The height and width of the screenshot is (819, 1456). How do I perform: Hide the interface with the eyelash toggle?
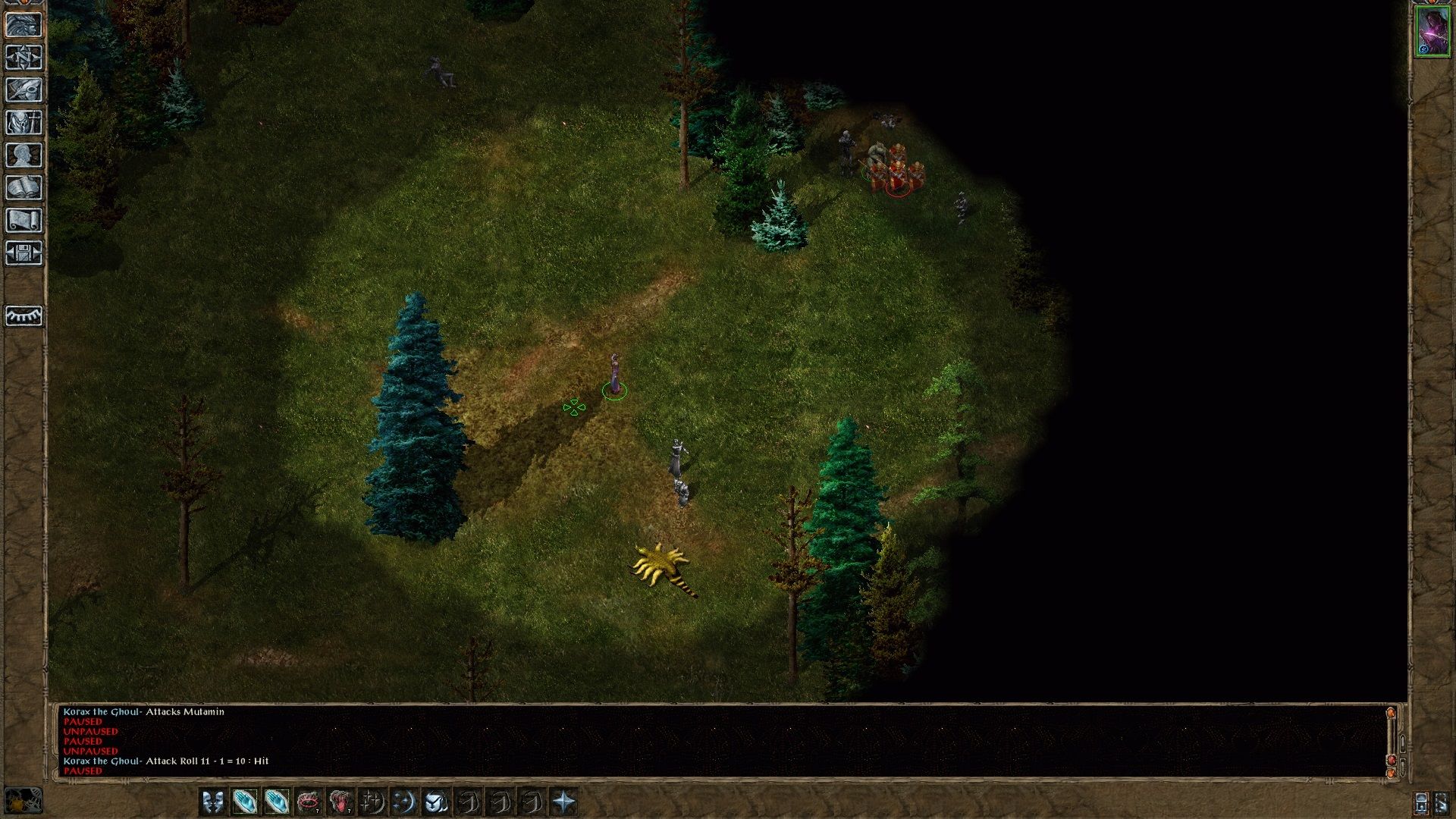point(24,315)
